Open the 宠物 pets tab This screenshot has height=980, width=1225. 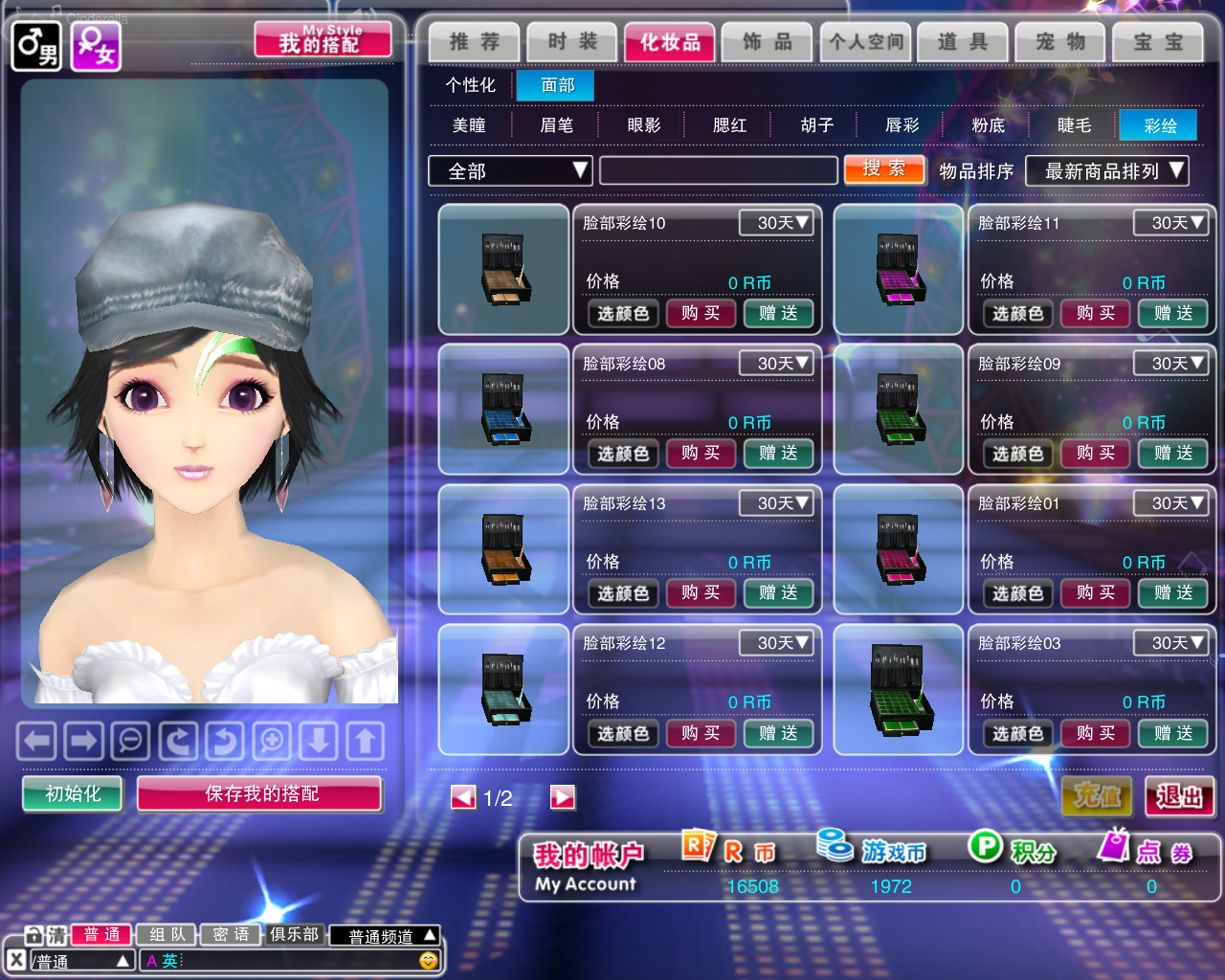tap(1060, 42)
